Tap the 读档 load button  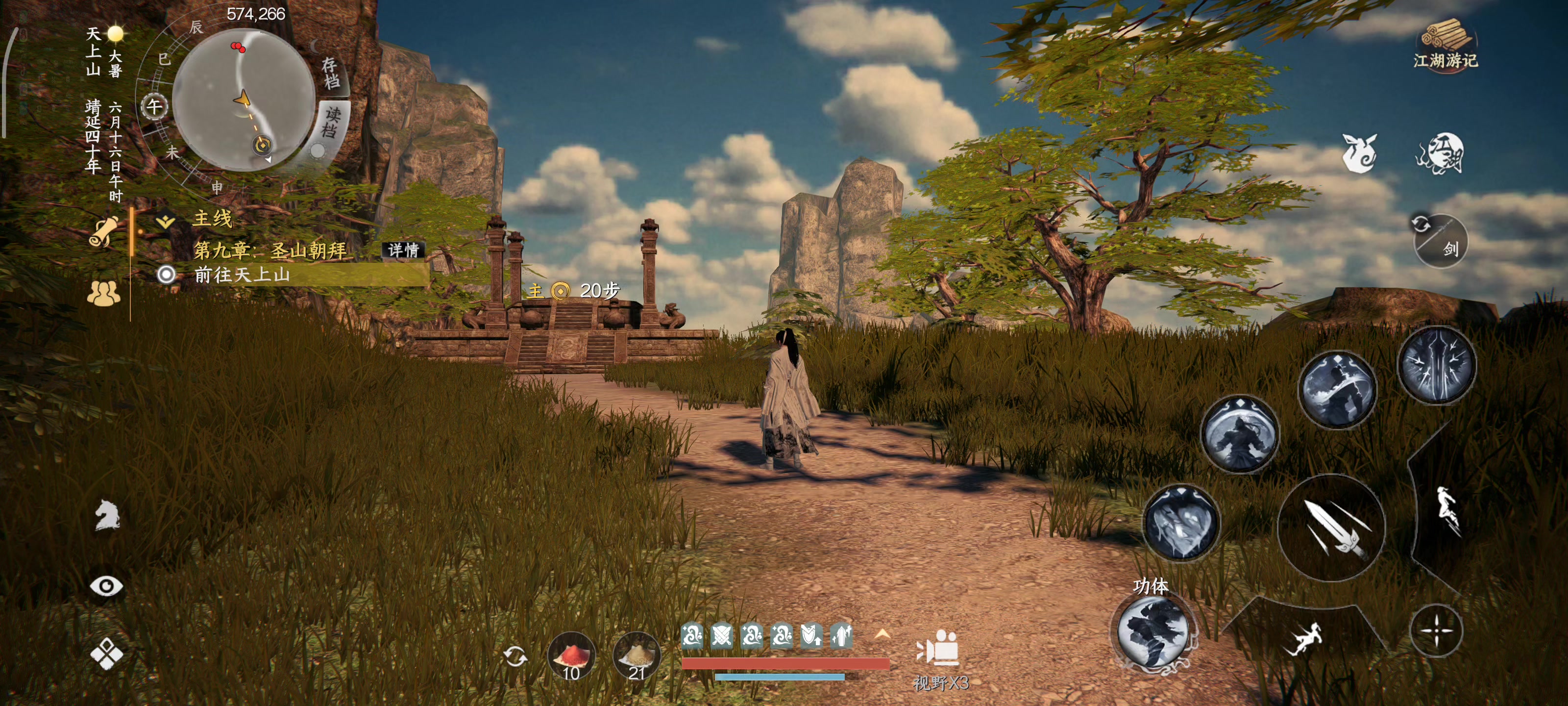(332, 122)
